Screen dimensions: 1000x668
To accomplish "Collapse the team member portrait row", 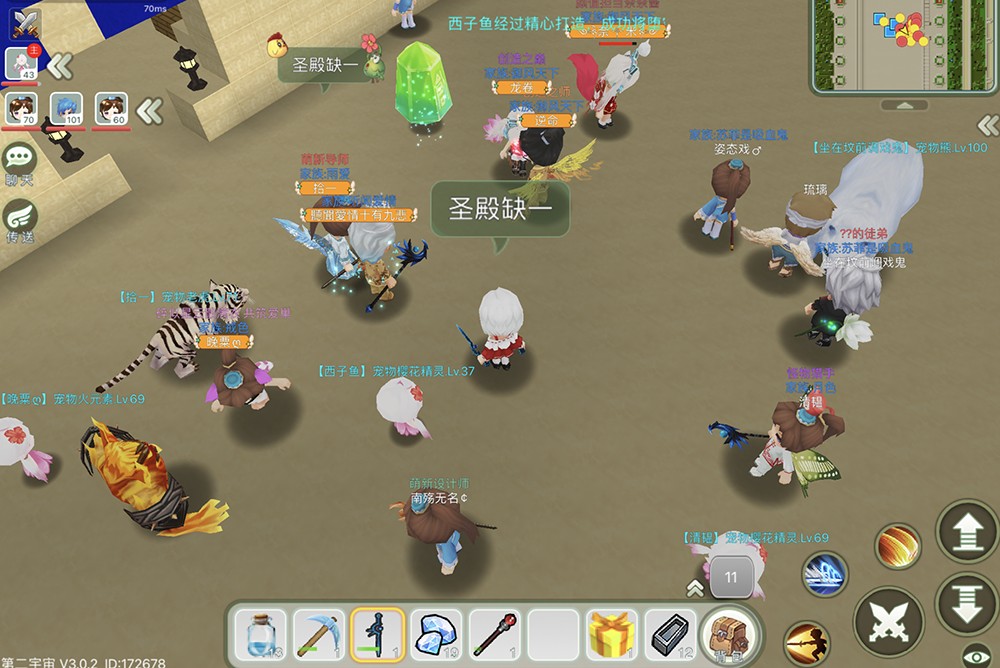I will click(150, 110).
